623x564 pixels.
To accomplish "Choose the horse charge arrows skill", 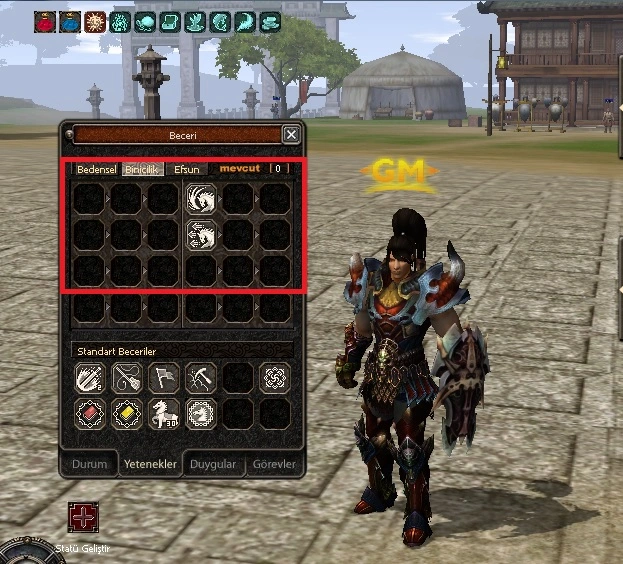I will [x=200, y=235].
